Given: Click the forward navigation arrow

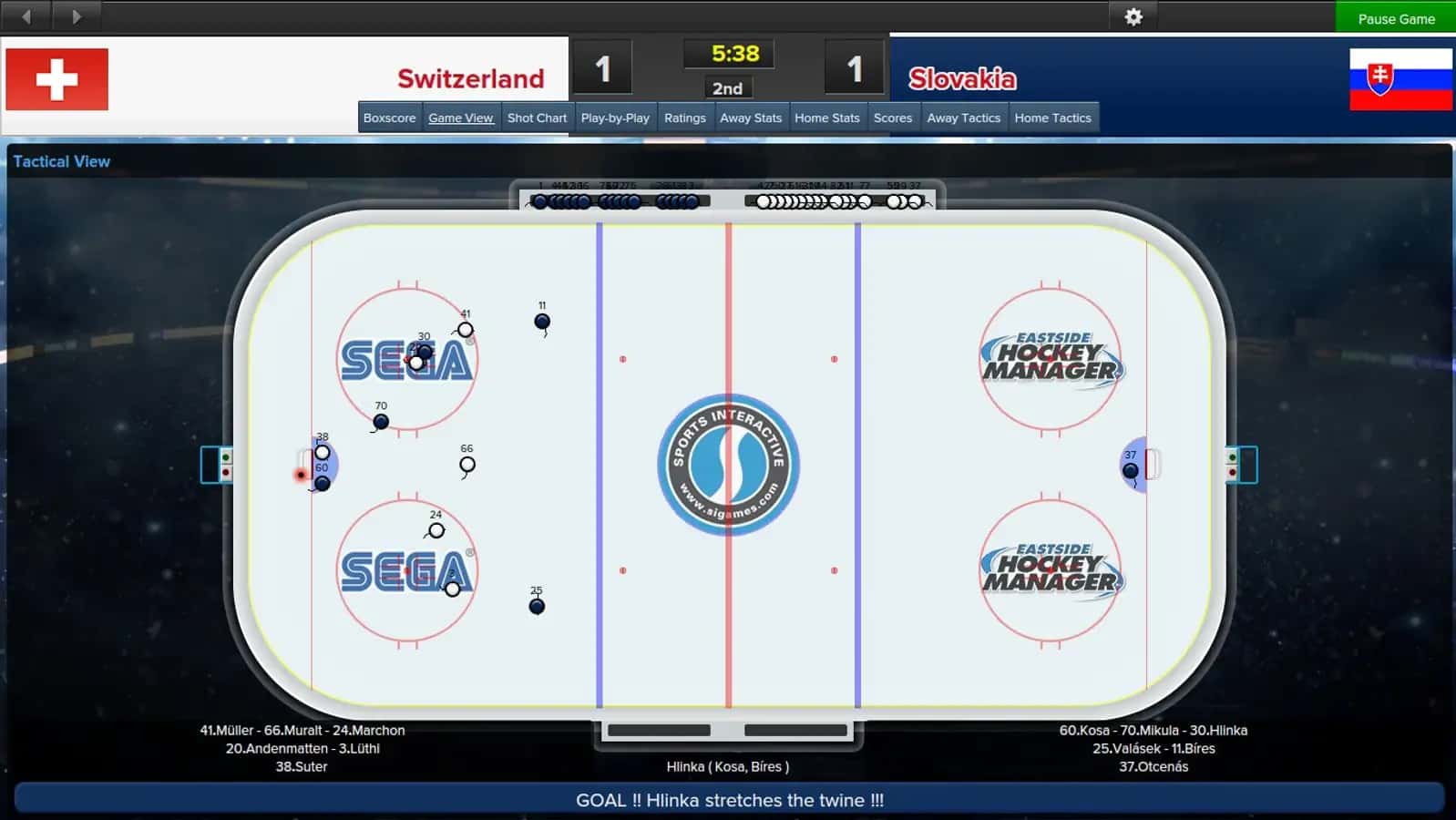Looking at the screenshot, I should (77, 15).
